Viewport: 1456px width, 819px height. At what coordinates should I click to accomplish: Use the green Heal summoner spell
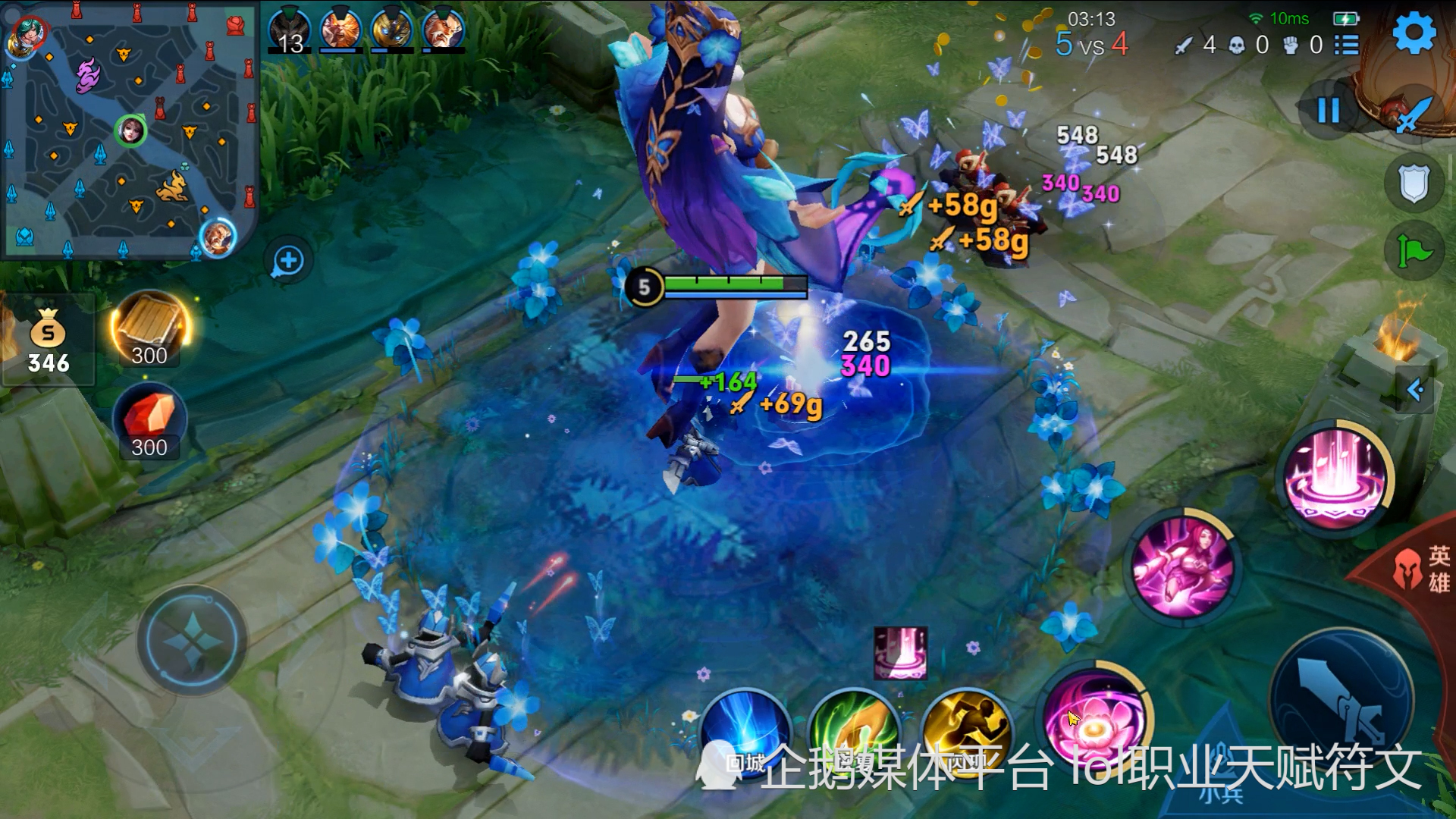click(x=855, y=734)
